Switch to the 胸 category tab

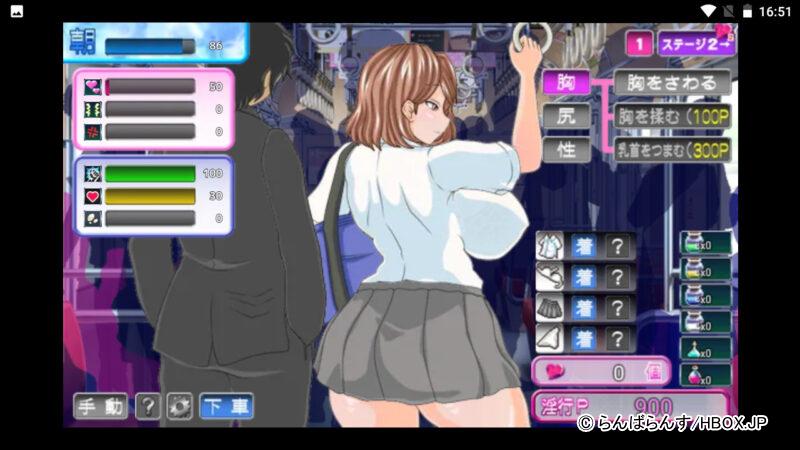coord(566,82)
